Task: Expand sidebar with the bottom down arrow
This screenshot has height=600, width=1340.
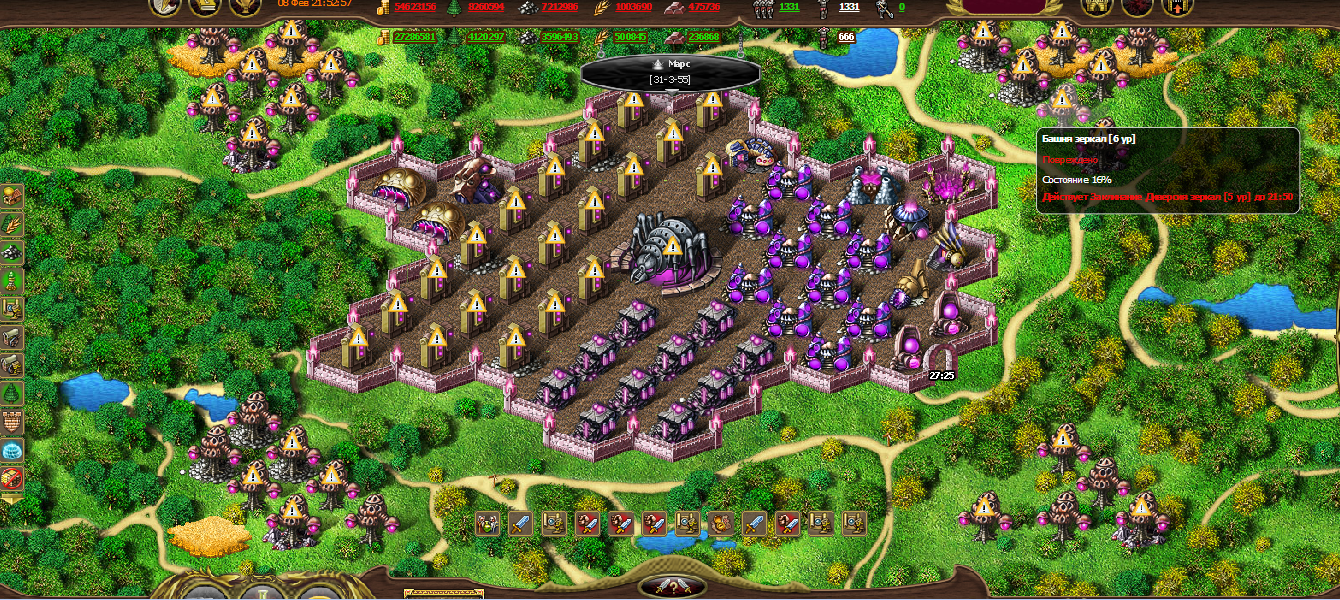Action: (13, 499)
